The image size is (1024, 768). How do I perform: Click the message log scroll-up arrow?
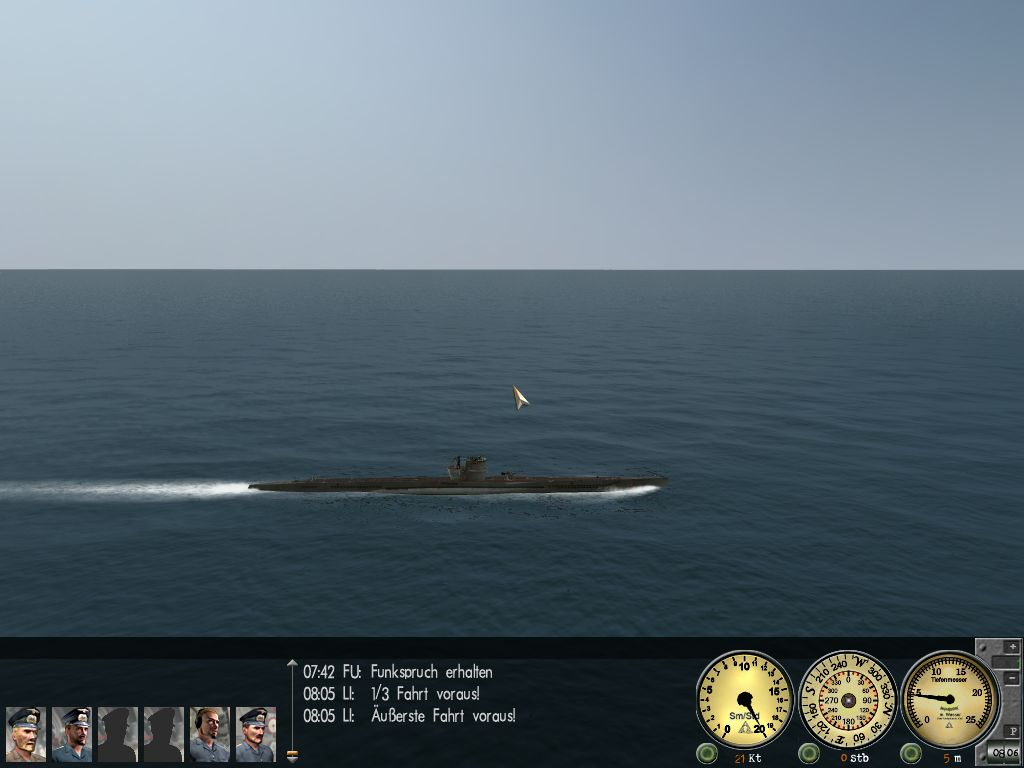(292, 663)
